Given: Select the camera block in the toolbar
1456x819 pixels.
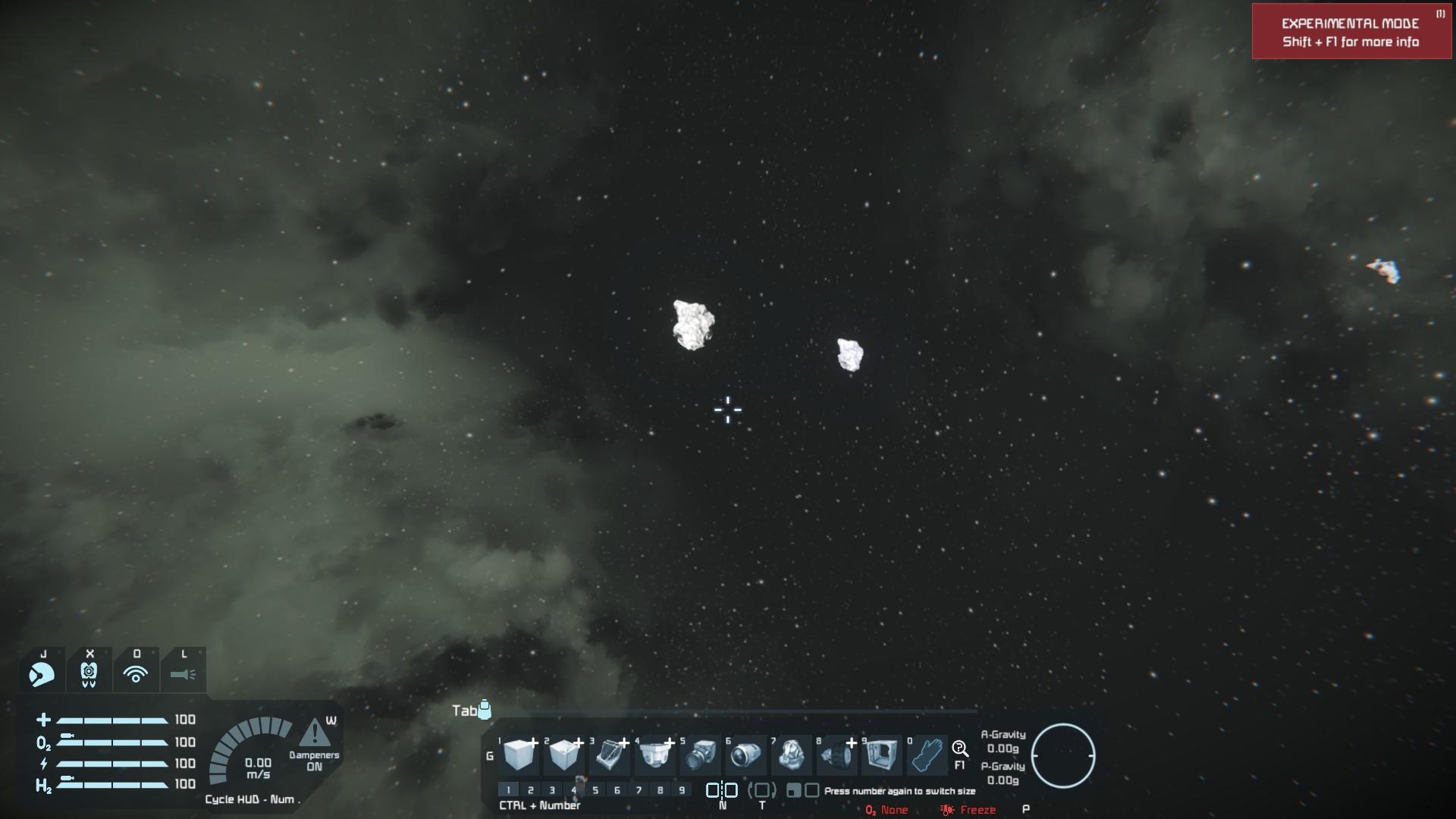Looking at the screenshot, I should (x=701, y=755).
